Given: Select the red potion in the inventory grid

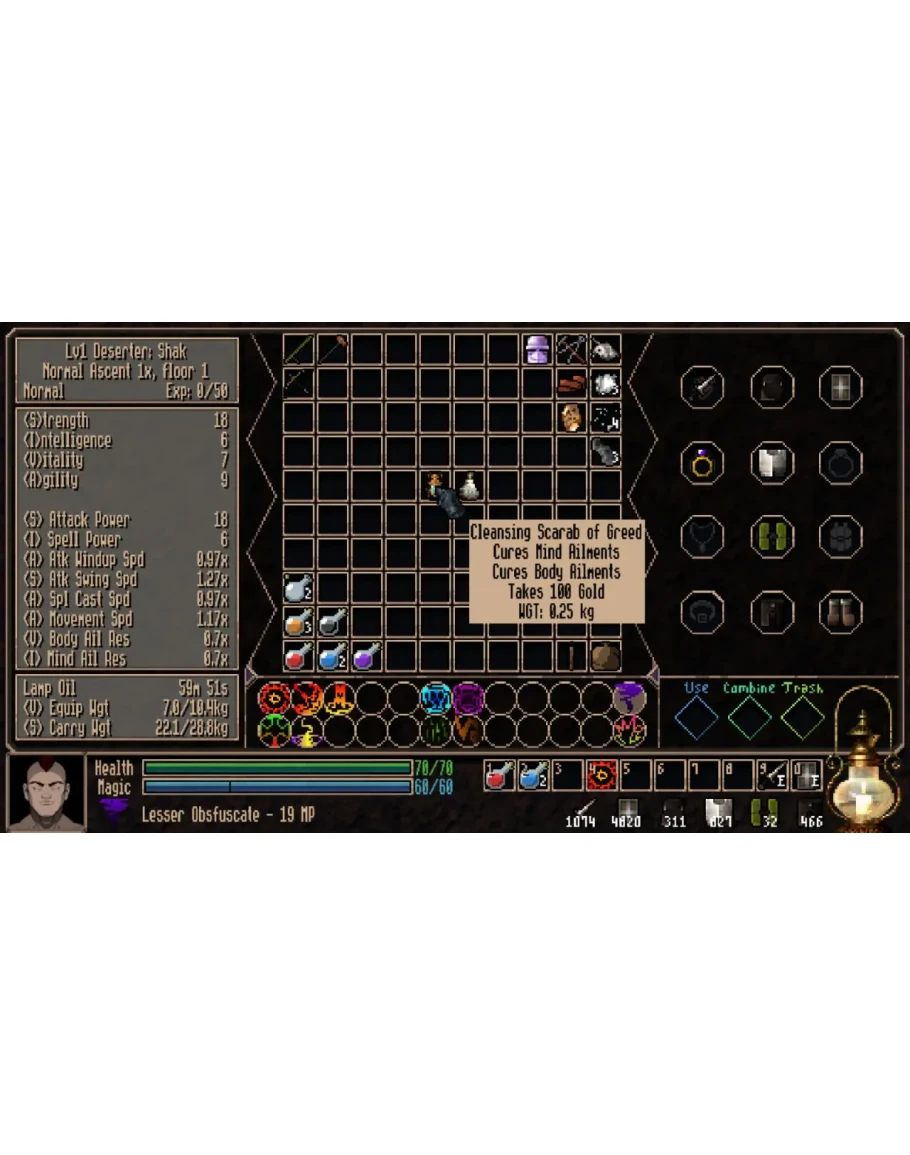Looking at the screenshot, I should [298, 656].
